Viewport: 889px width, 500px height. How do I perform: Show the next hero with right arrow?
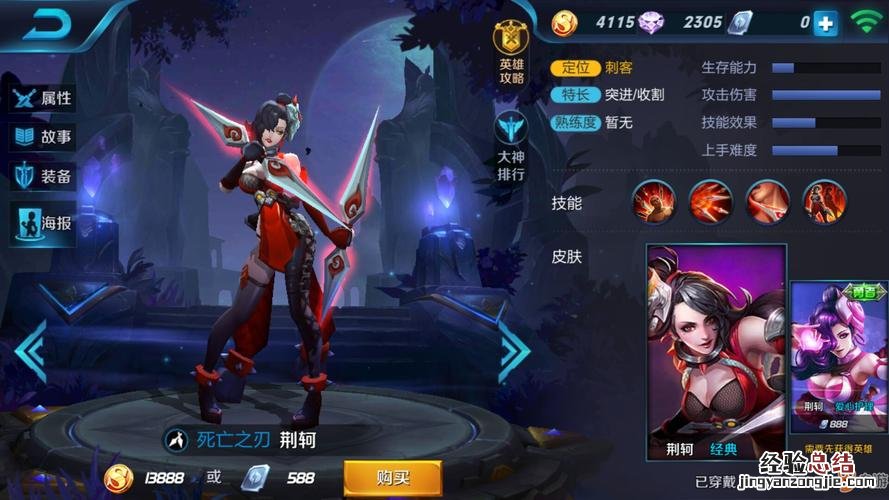[515, 351]
